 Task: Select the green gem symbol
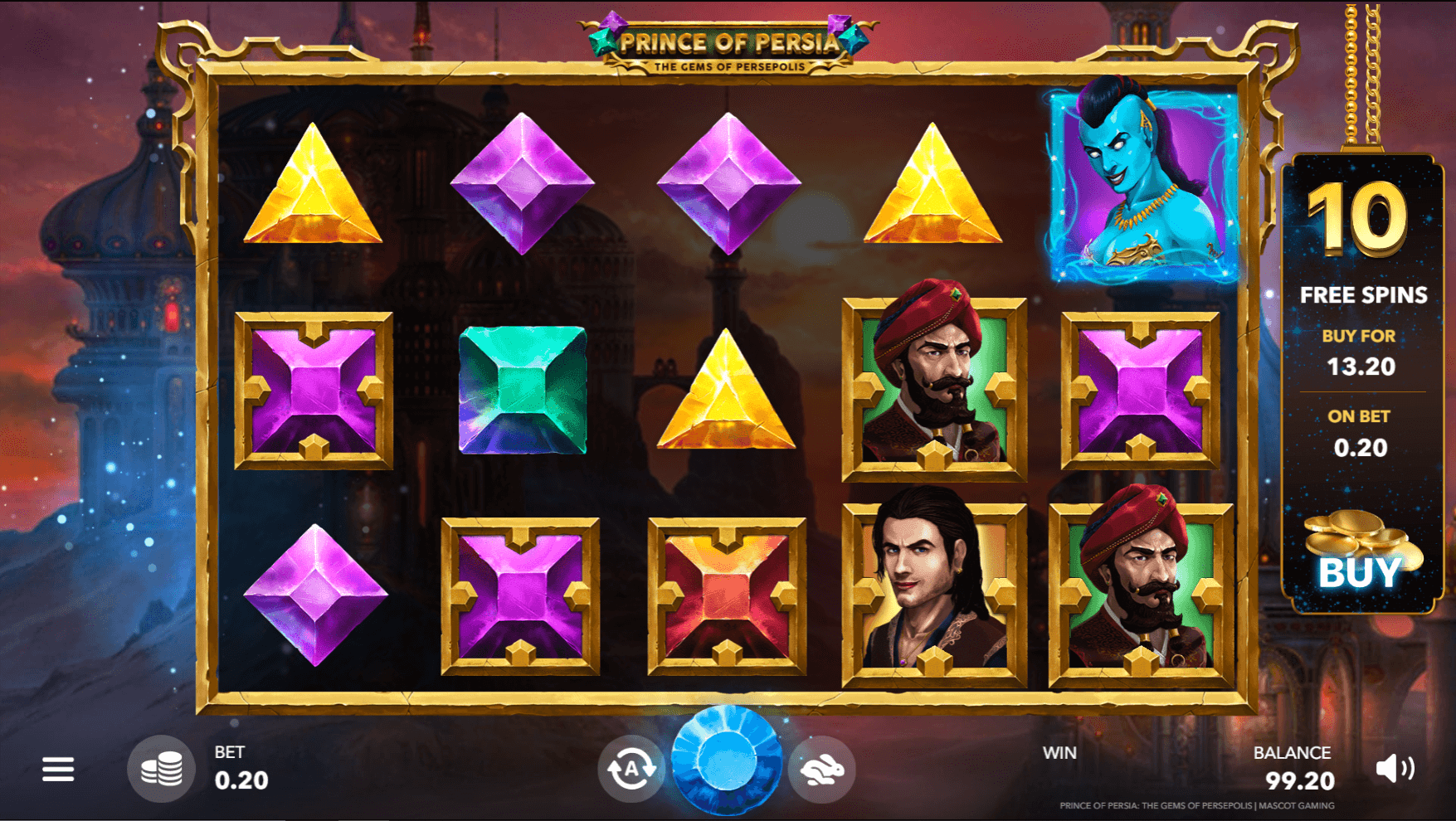(523, 388)
